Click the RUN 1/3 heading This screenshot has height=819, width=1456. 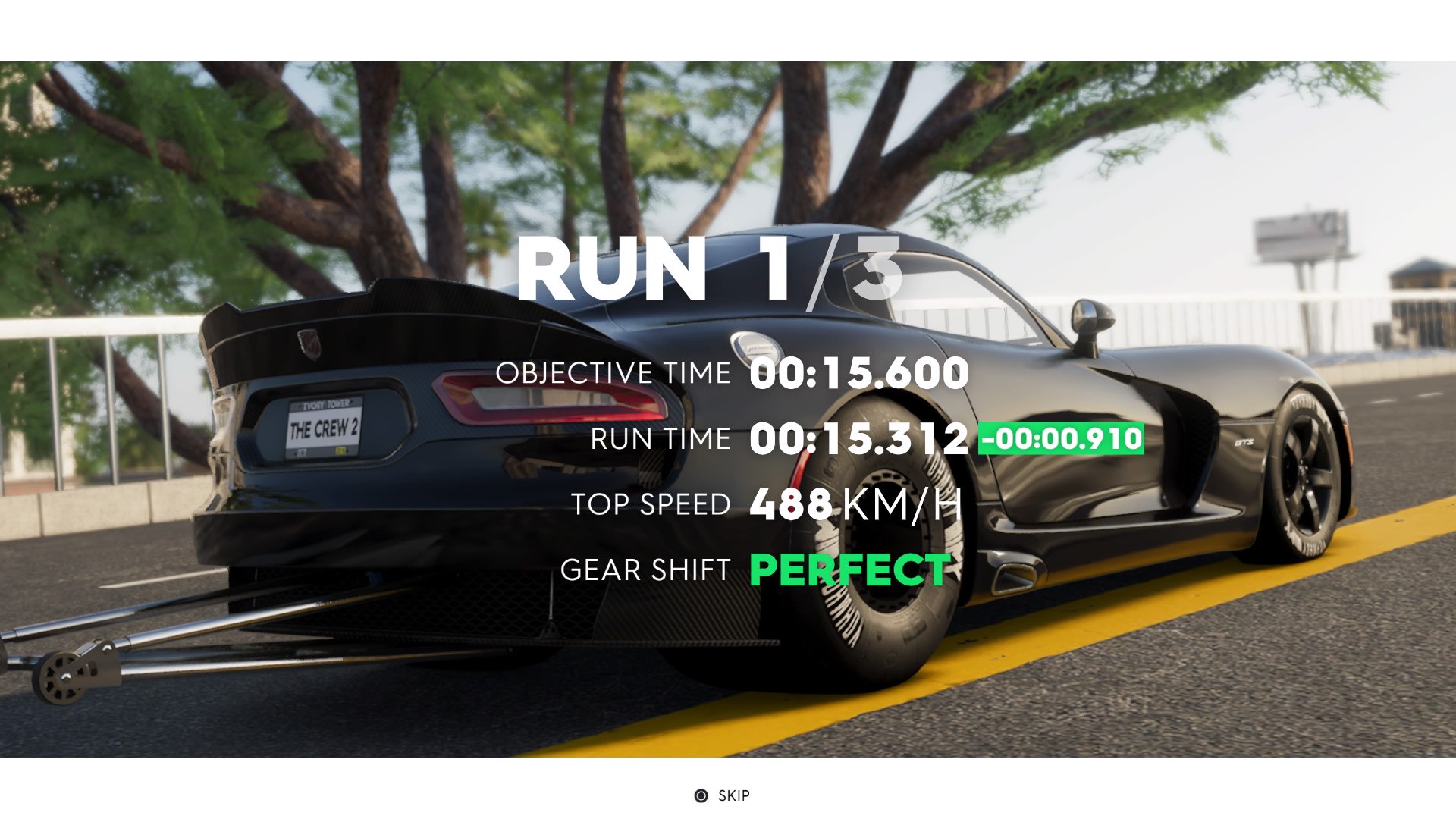click(710, 272)
